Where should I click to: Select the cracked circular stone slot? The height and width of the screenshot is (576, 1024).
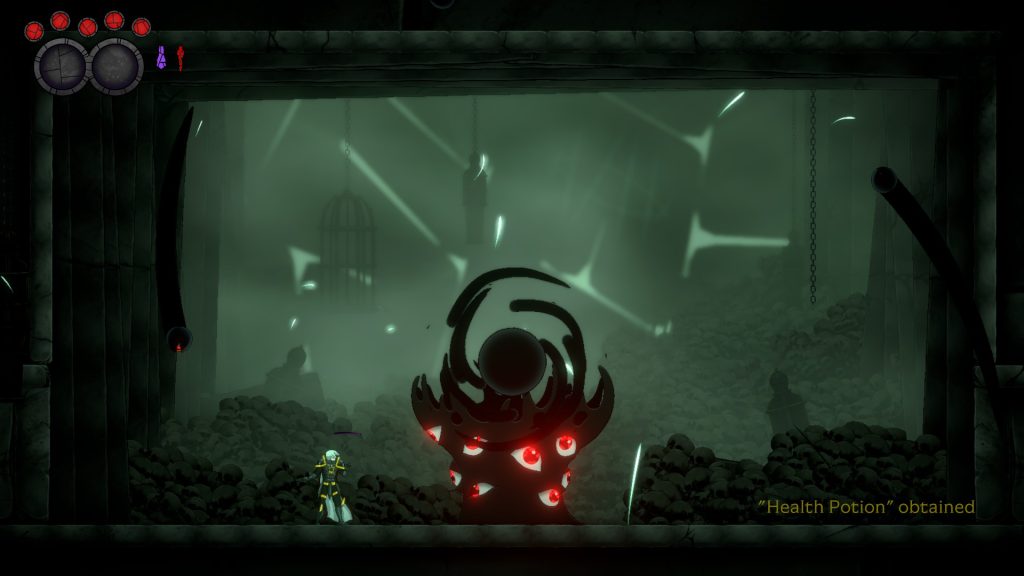pyautogui.click(x=62, y=66)
